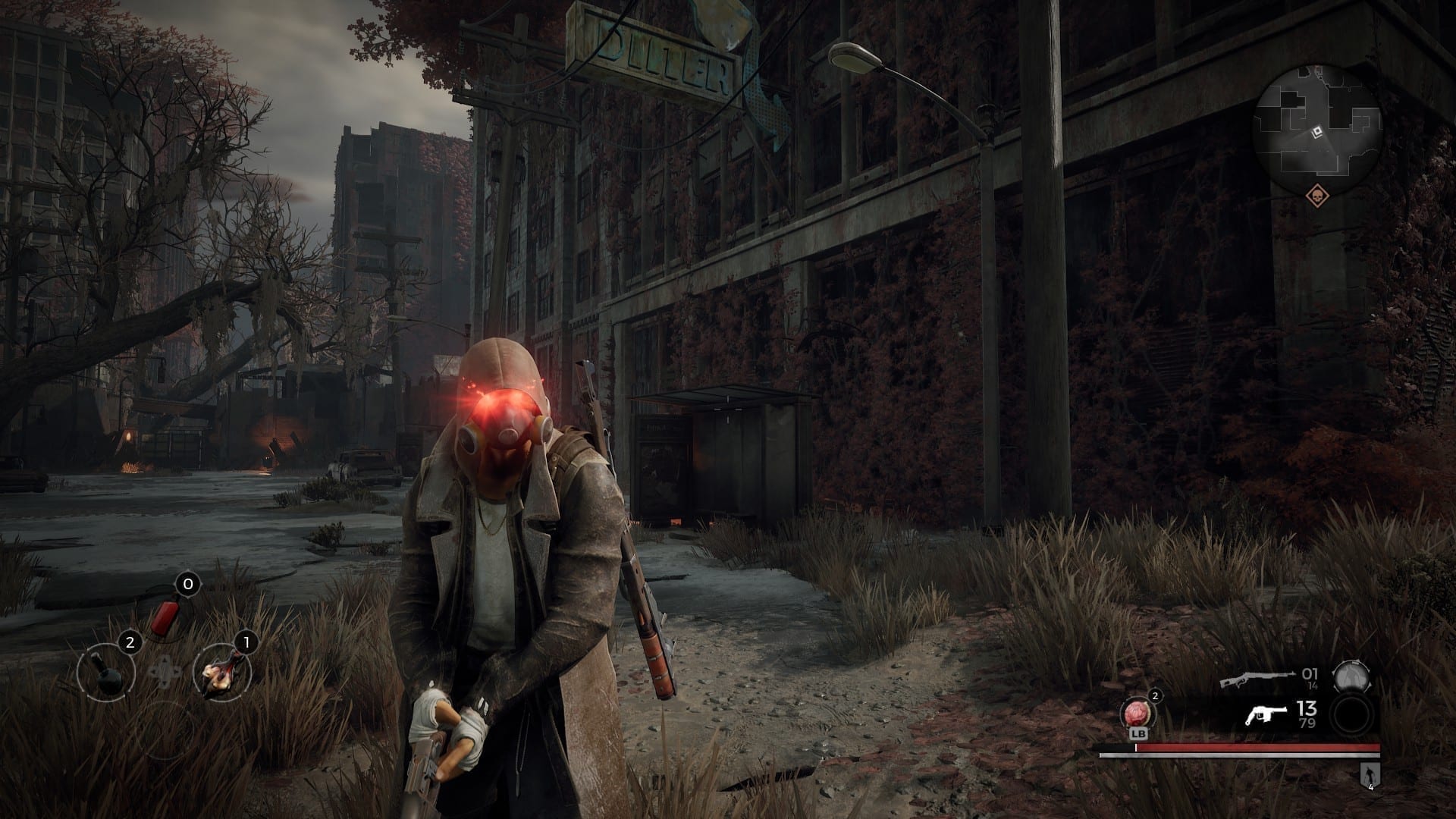
Task: Click the empty handgun mod slot
Action: (x=1352, y=716)
